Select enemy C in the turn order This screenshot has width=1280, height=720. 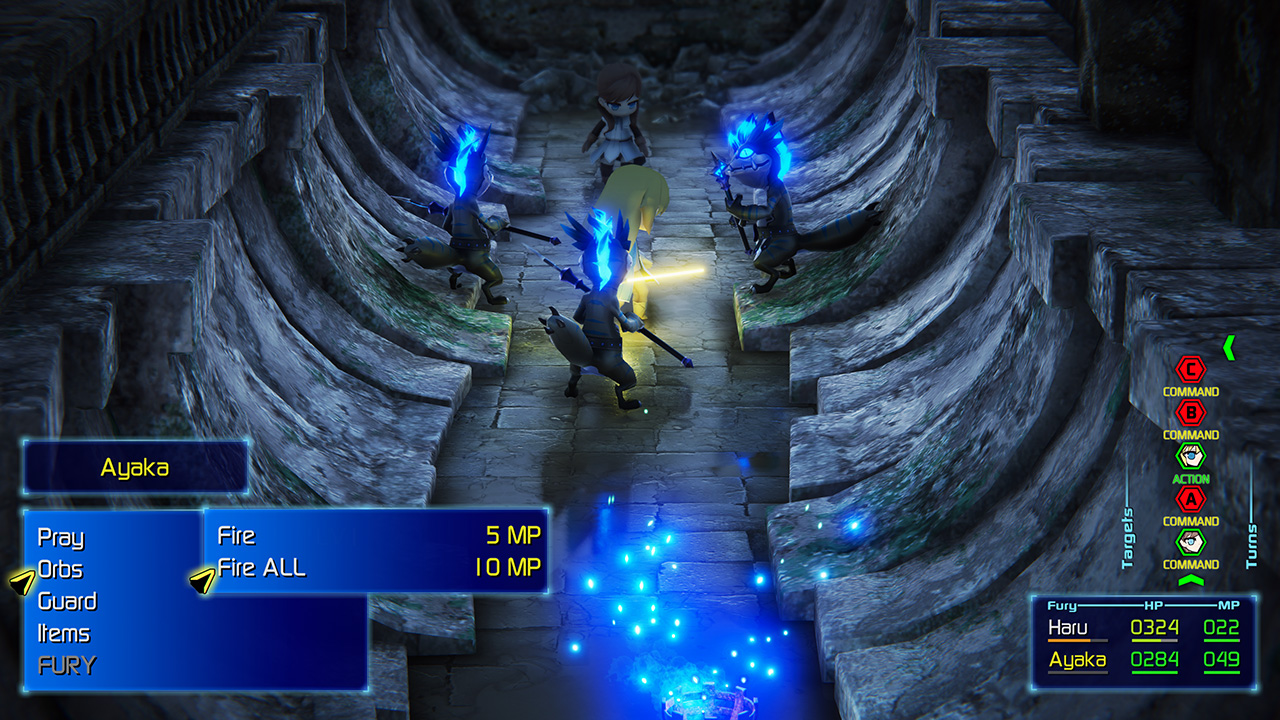pos(1190,369)
